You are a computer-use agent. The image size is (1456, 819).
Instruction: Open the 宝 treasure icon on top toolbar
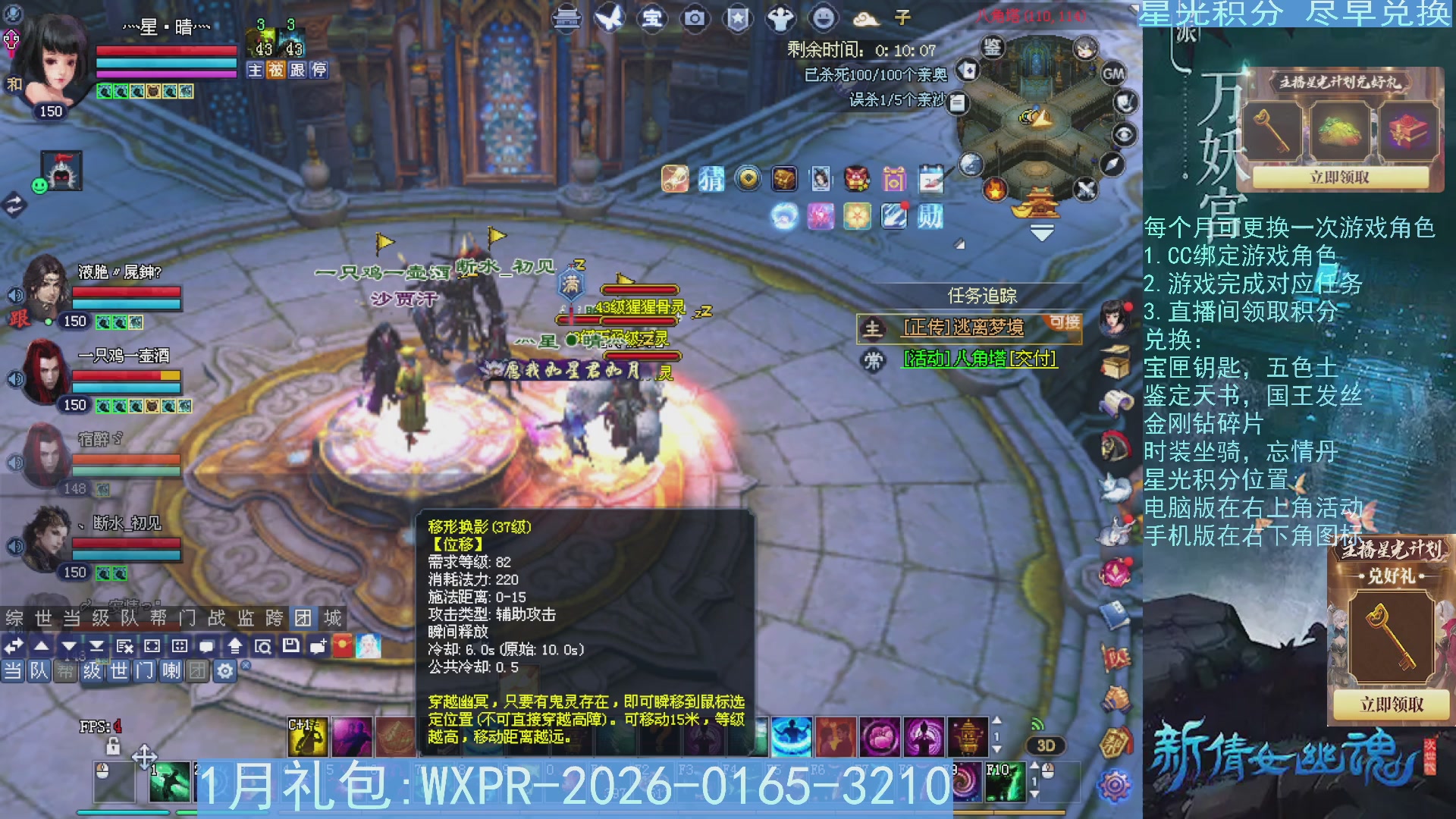point(651,19)
